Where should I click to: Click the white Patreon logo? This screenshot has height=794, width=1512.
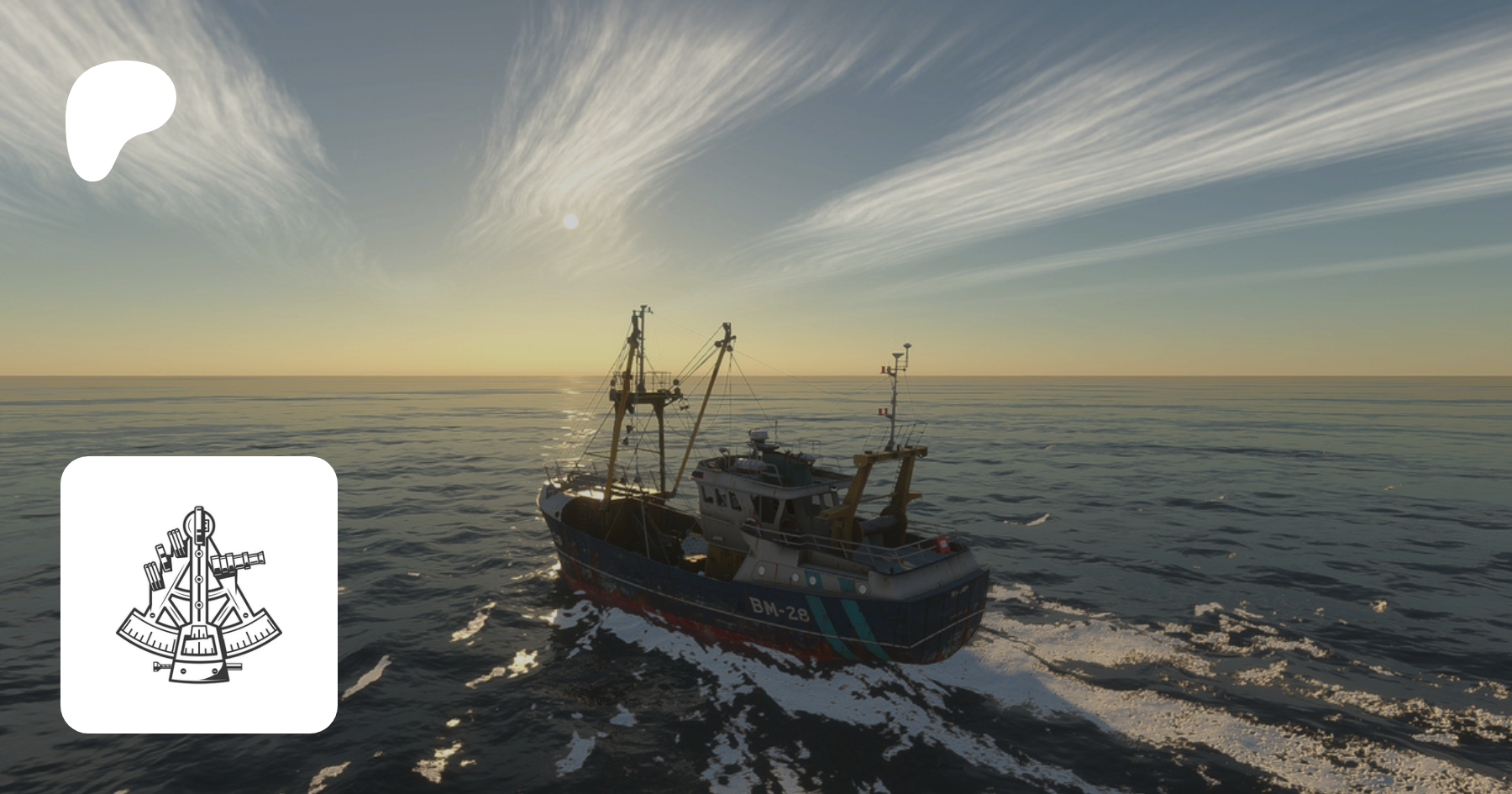(118, 118)
